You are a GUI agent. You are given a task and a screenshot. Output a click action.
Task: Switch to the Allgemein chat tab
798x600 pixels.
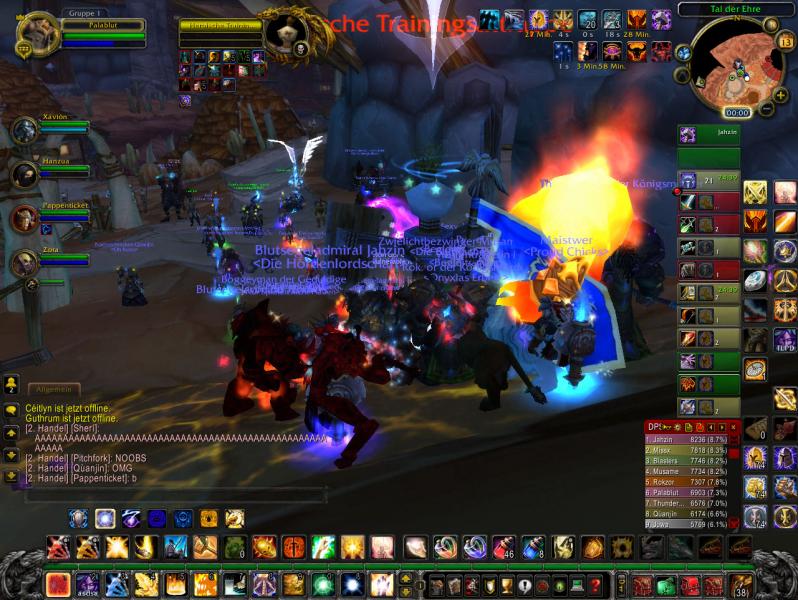point(52,389)
